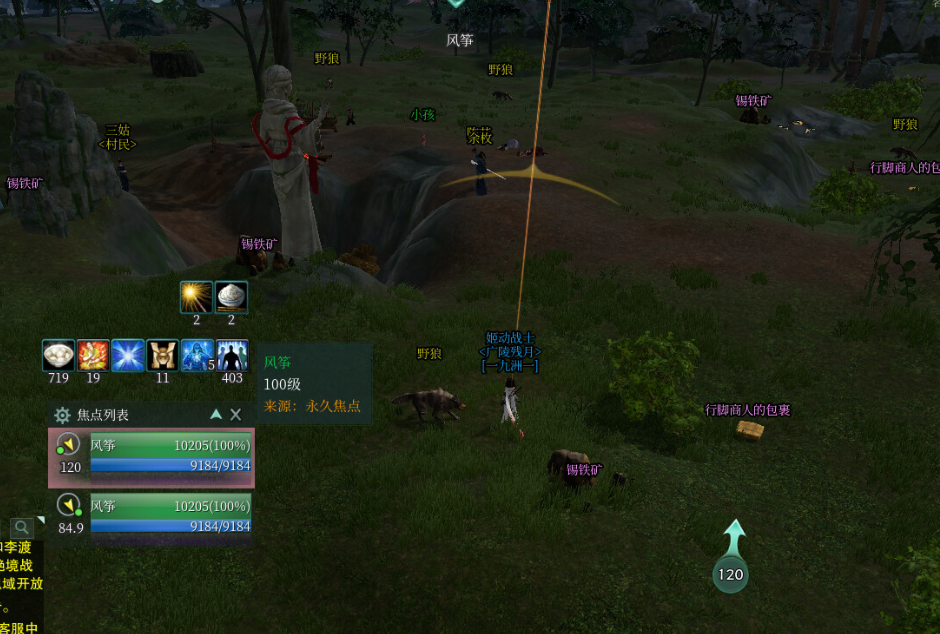Close the focus list panel
The width and height of the screenshot is (940, 634).
point(236,414)
